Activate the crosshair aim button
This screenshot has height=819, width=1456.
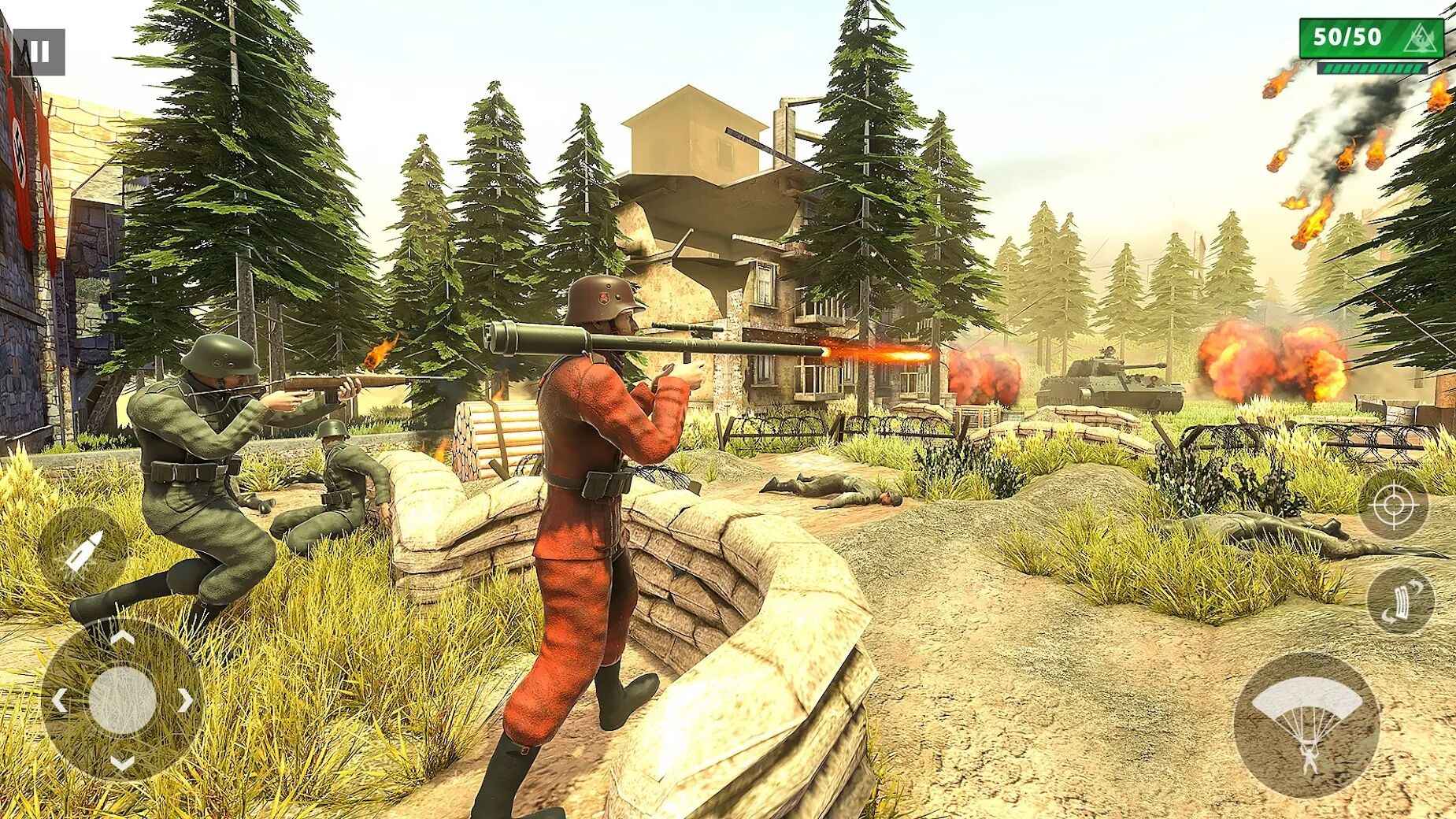click(x=1392, y=505)
